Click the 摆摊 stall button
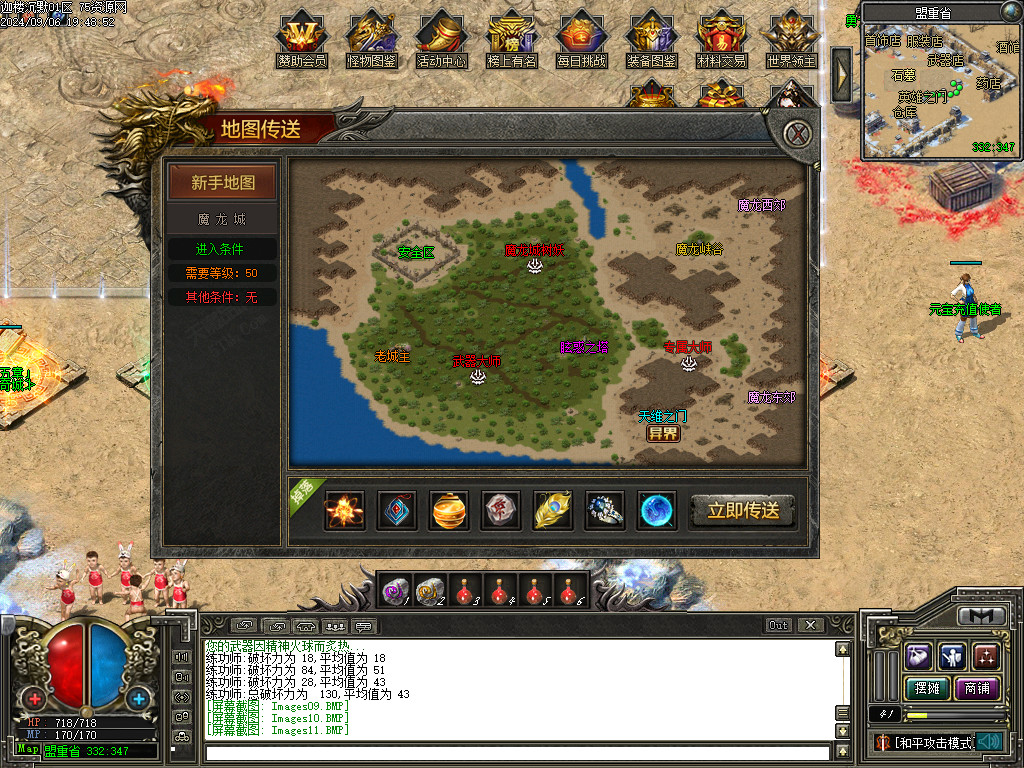 924,688
